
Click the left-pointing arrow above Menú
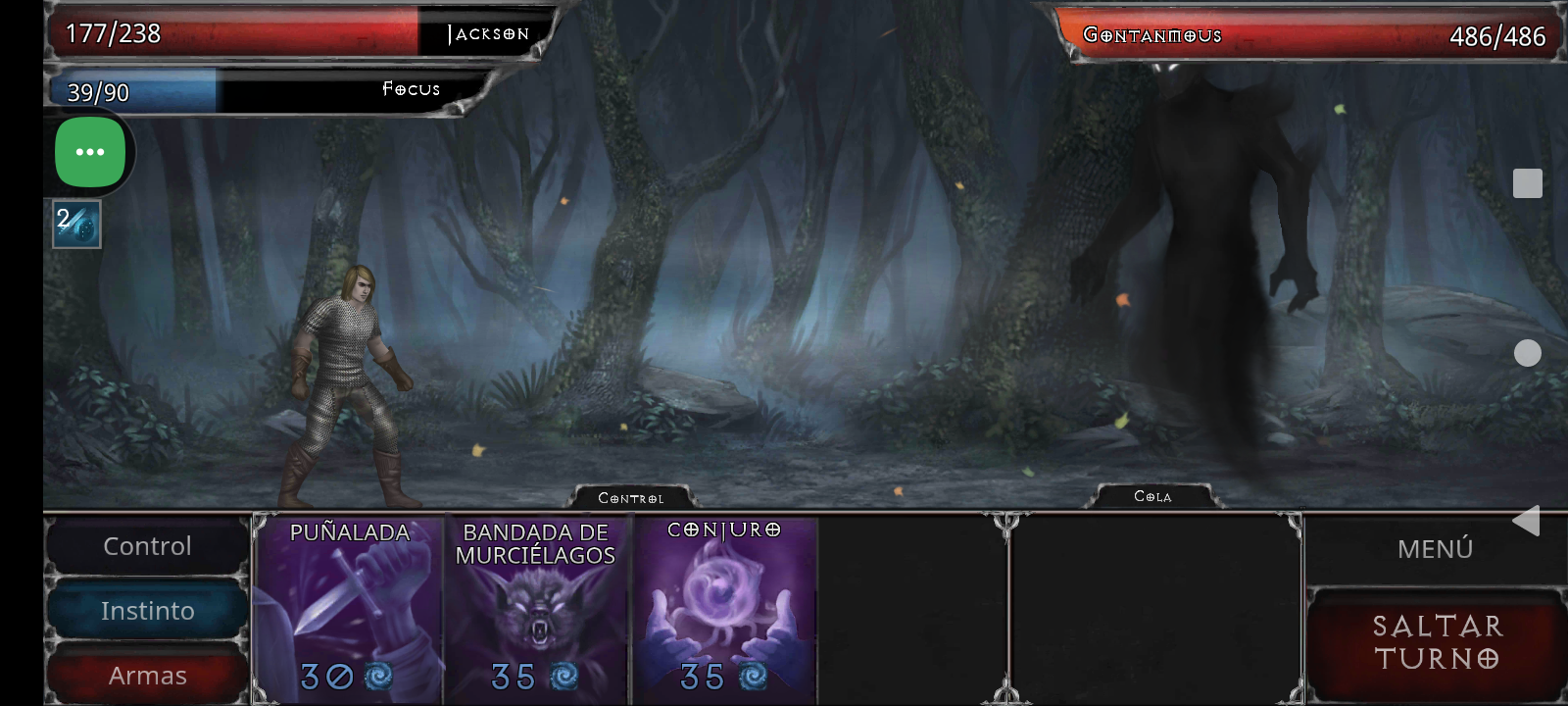click(x=1528, y=520)
